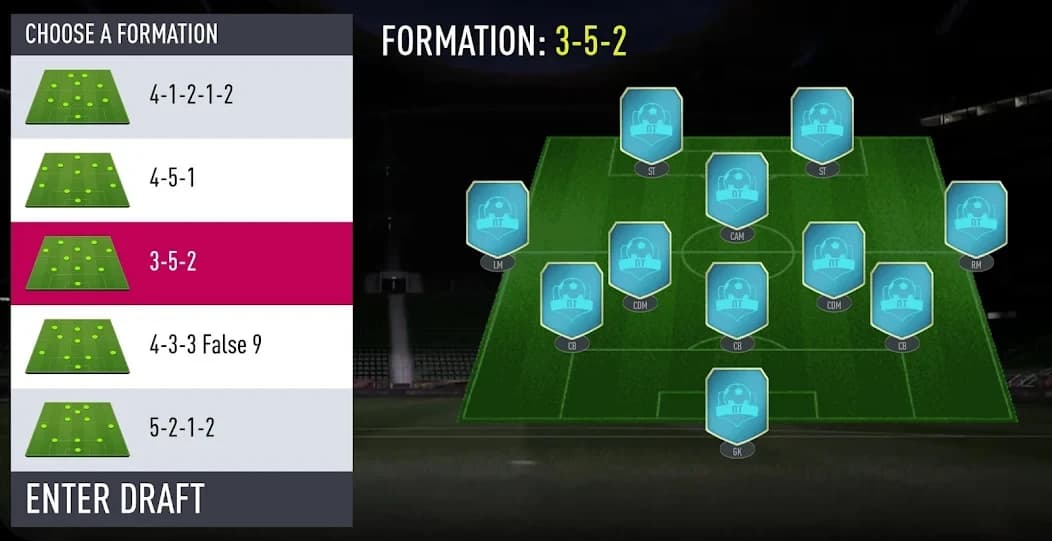The width and height of the screenshot is (1052, 541).
Task: Choose the 5-2-1-2 formation
Action: pyautogui.click(x=182, y=429)
